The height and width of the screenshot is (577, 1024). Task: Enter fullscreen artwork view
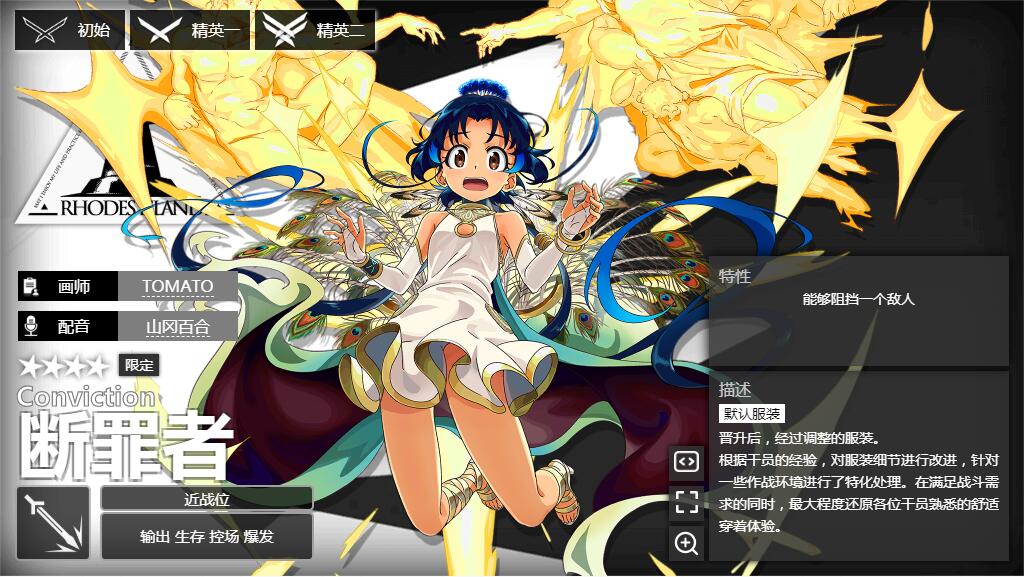(x=686, y=502)
